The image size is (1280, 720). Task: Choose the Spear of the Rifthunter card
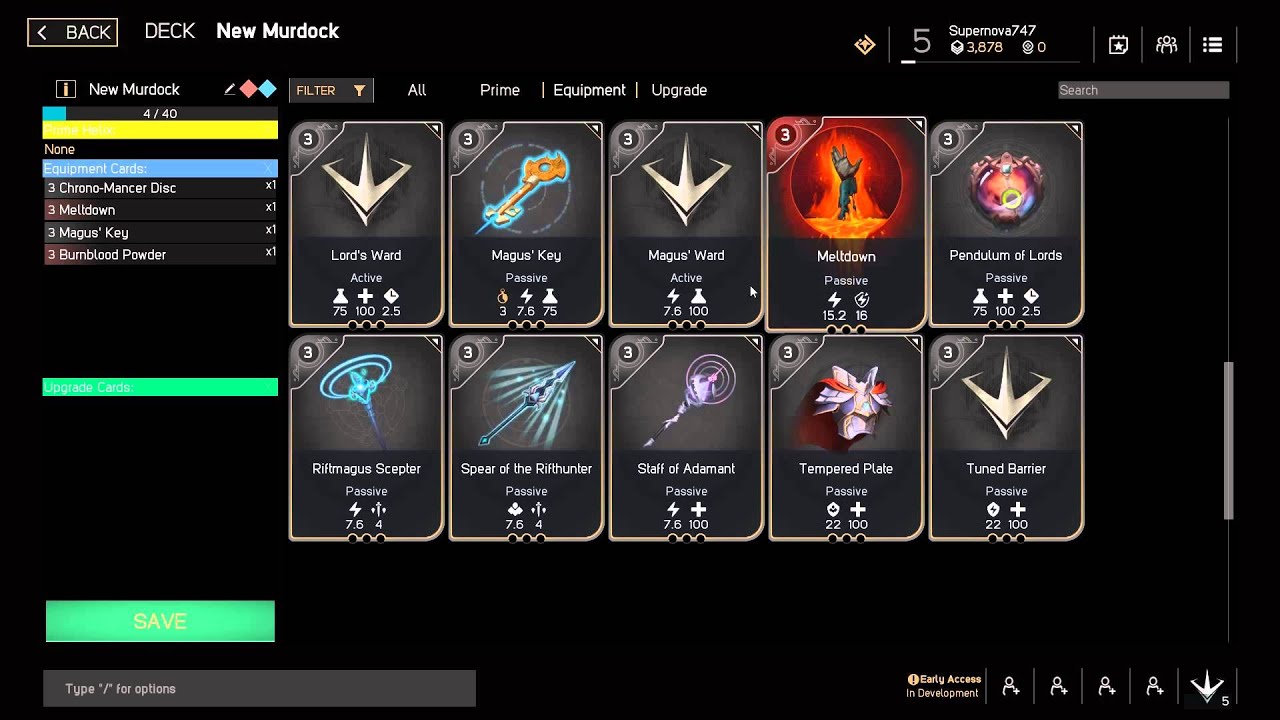[x=526, y=438]
